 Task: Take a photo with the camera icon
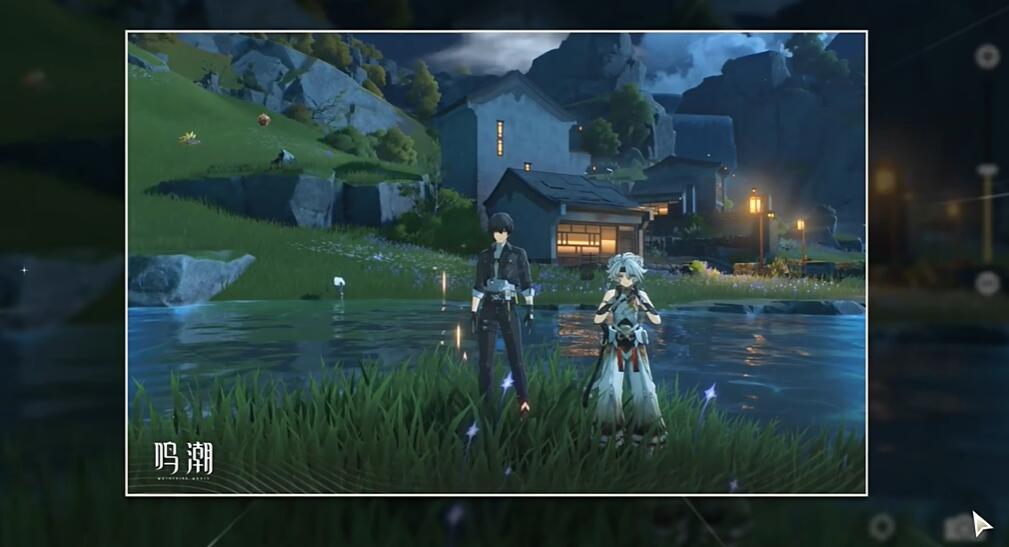[956, 527]
